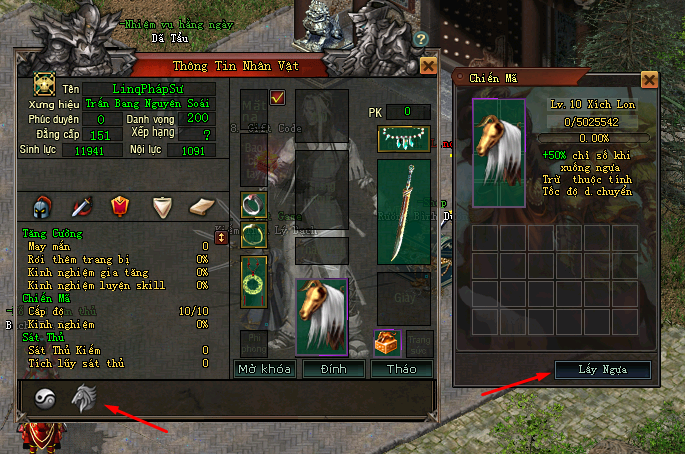685x454 pixels.
Task: Select the horse in the character's mount slot
Action: [x=322, y=316]
